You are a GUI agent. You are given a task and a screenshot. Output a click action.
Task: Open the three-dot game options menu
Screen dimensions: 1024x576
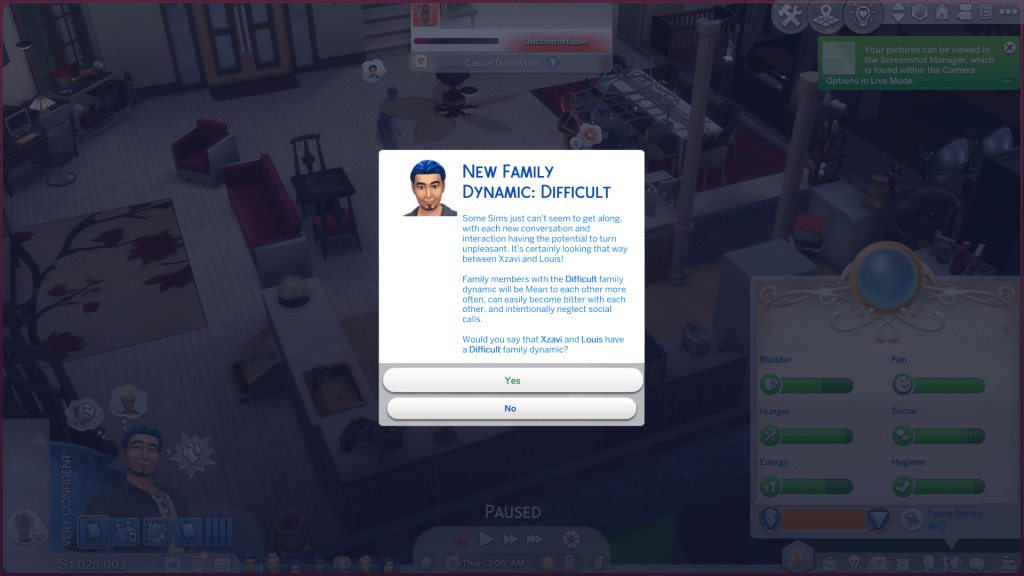pos(1008,14)
